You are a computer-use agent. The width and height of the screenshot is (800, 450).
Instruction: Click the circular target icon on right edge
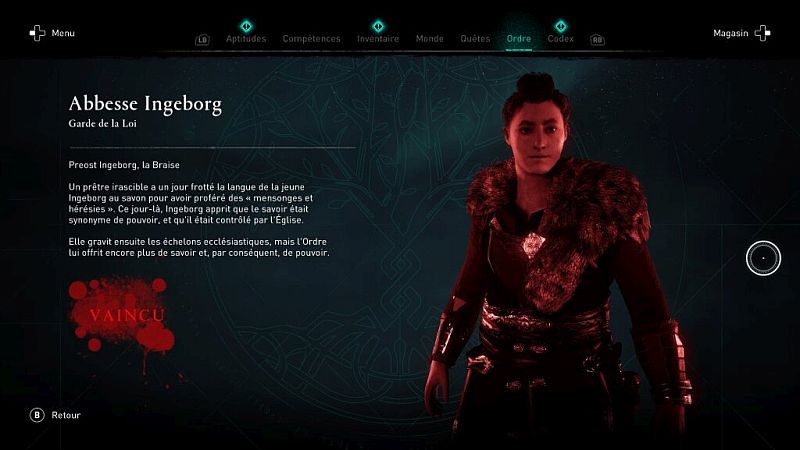point(763,259)
